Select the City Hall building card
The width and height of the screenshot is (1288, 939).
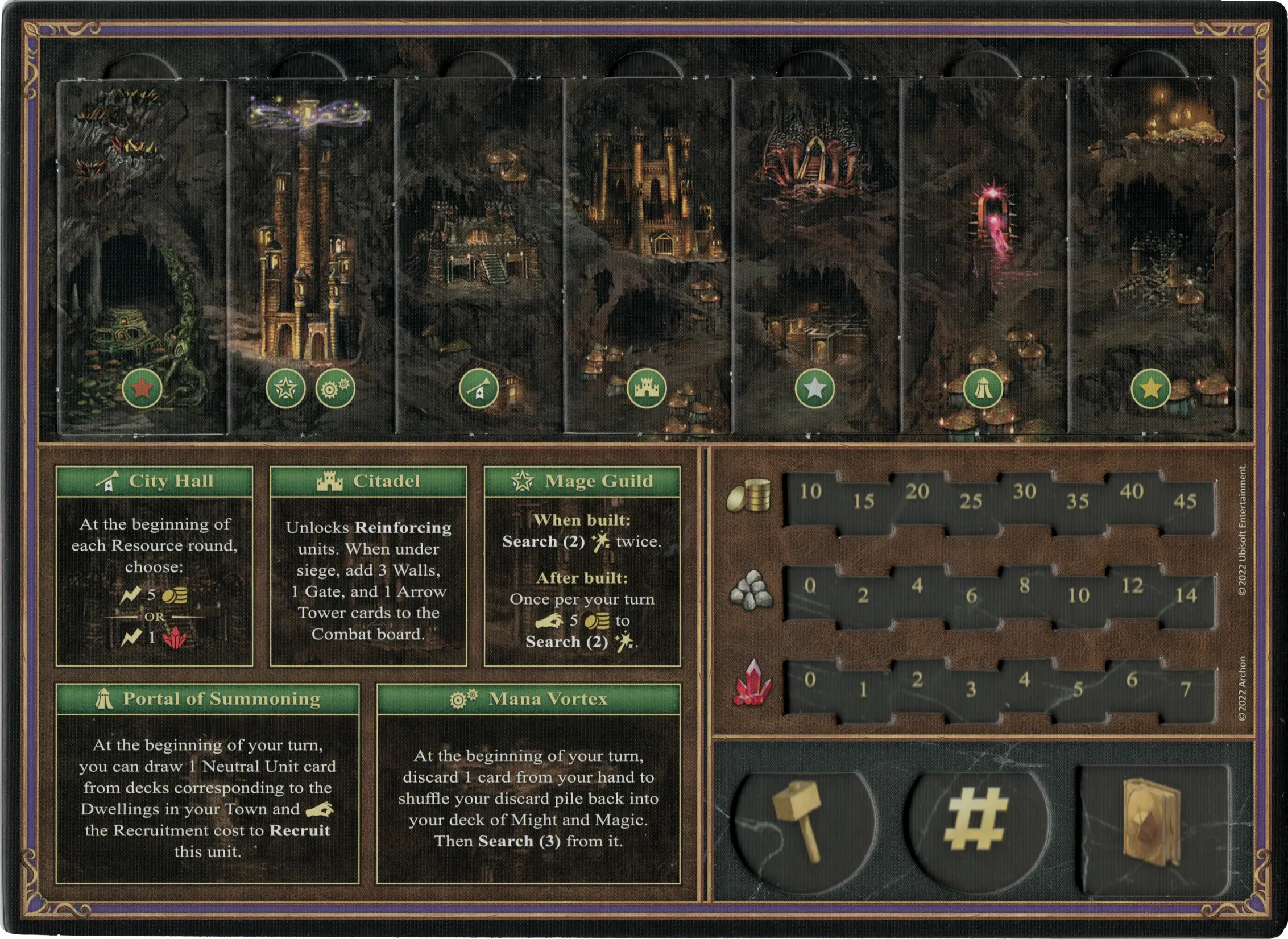(x=154, y=565)
